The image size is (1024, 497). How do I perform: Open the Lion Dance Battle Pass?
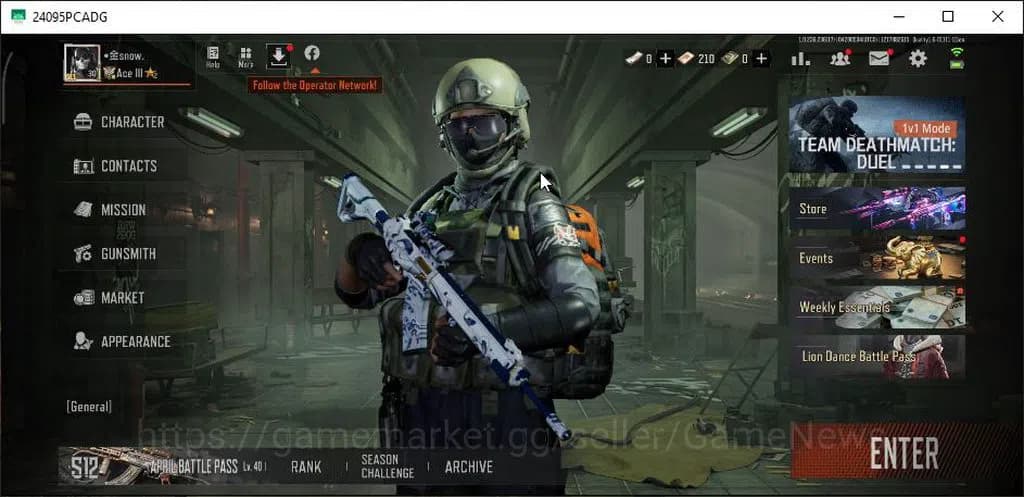click(x=877, y=356)
